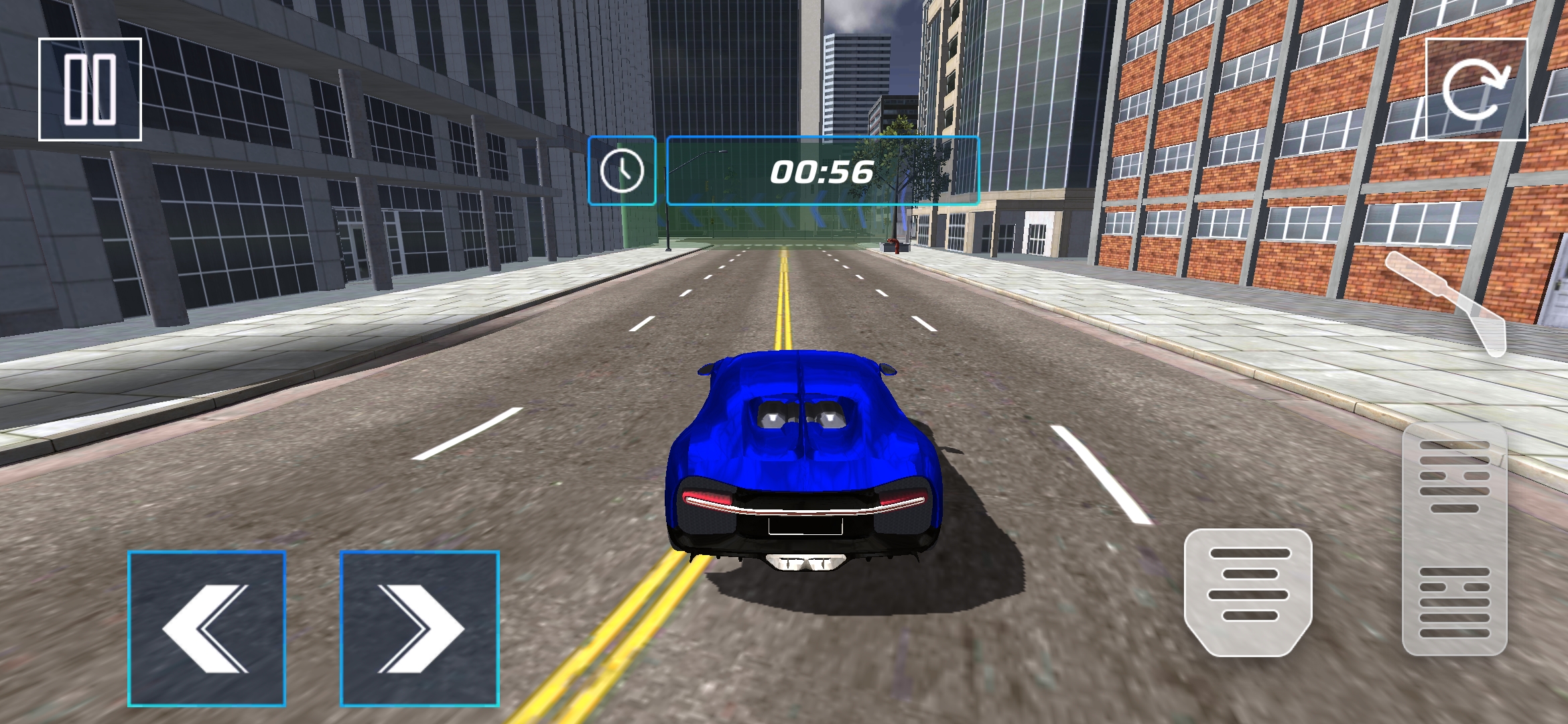This screenshot has width=1568, height=724.
Task: Tap the brake pedal
Action: [x=1248, y=591]
